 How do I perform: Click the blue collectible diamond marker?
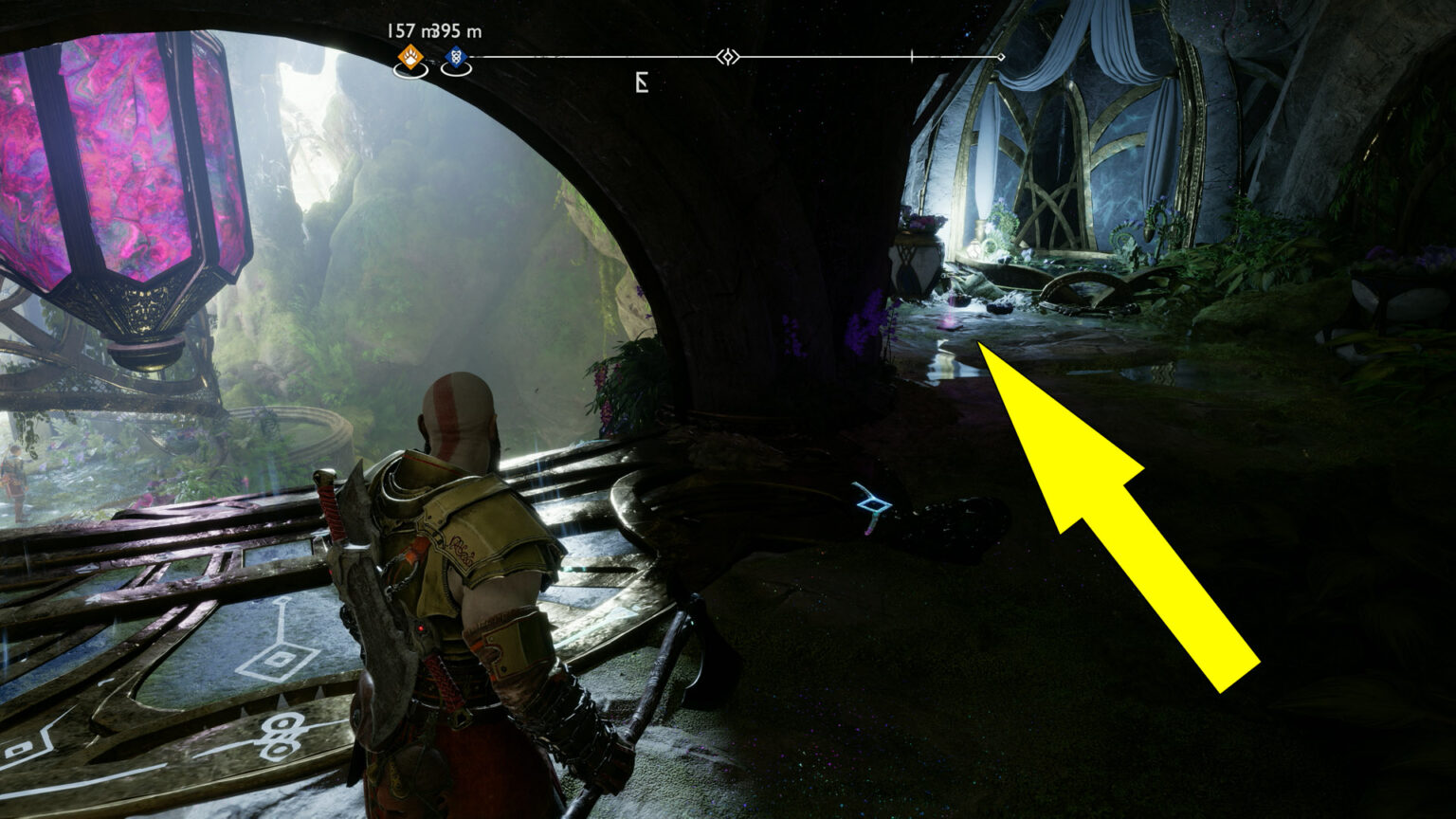tap(456, 58)
